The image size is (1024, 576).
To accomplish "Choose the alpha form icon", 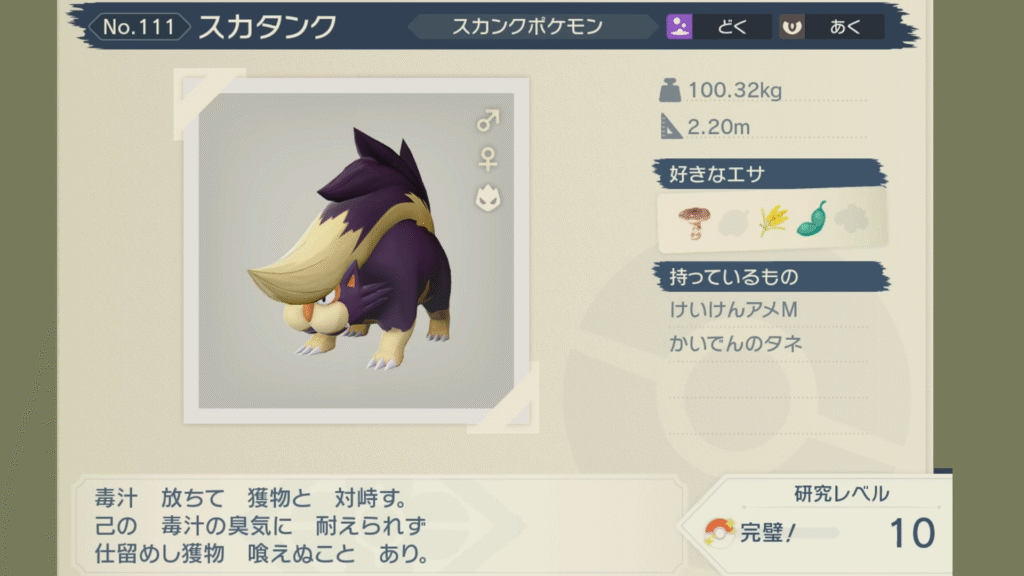I will click(x=488, y=196).
